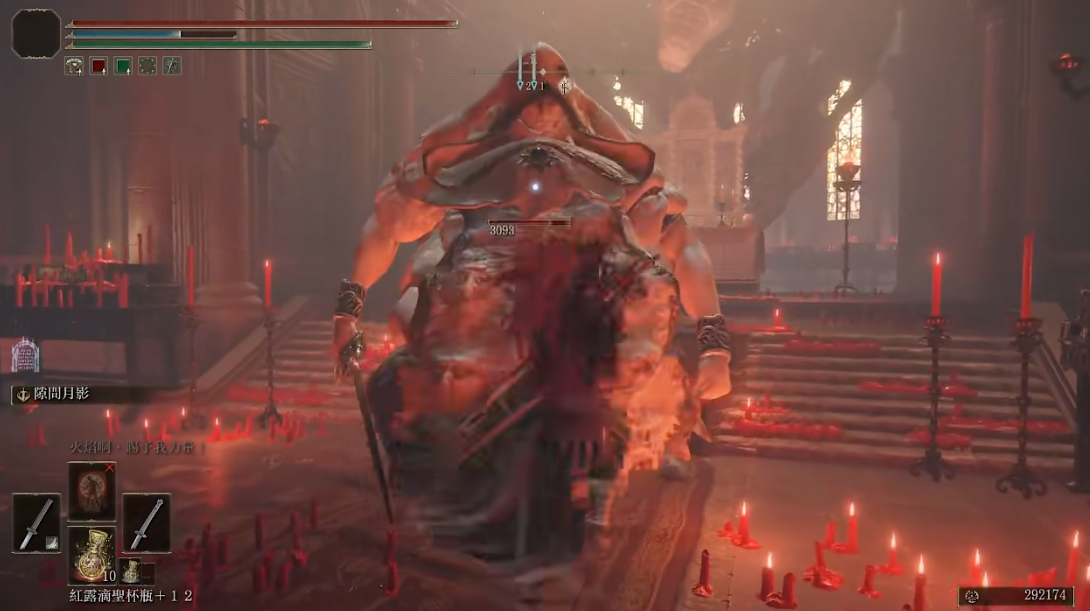Click the empty character portrait frame

point(36,33)
